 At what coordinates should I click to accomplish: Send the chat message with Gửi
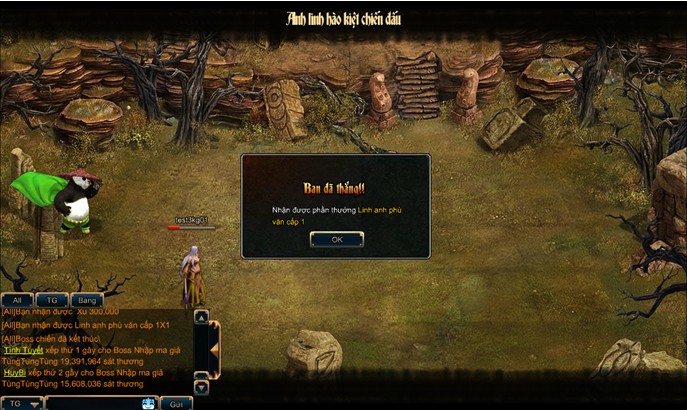click(176, 404)
